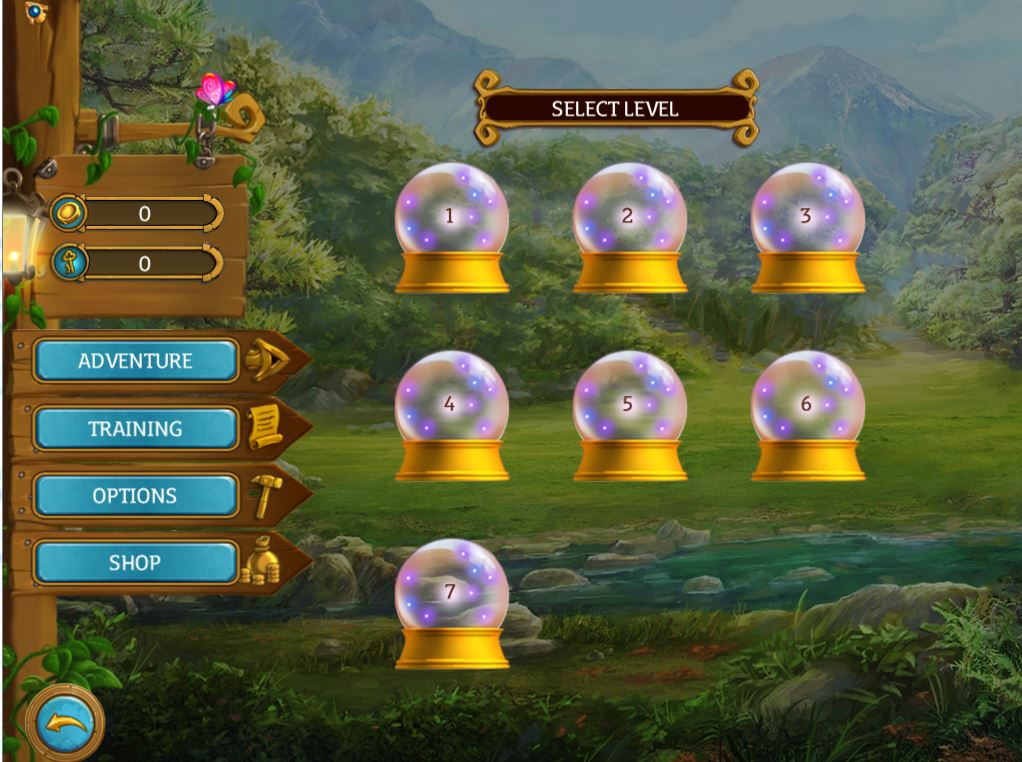Open the Adventure mode
This screenshot has width=1022, height=762.
136,361
